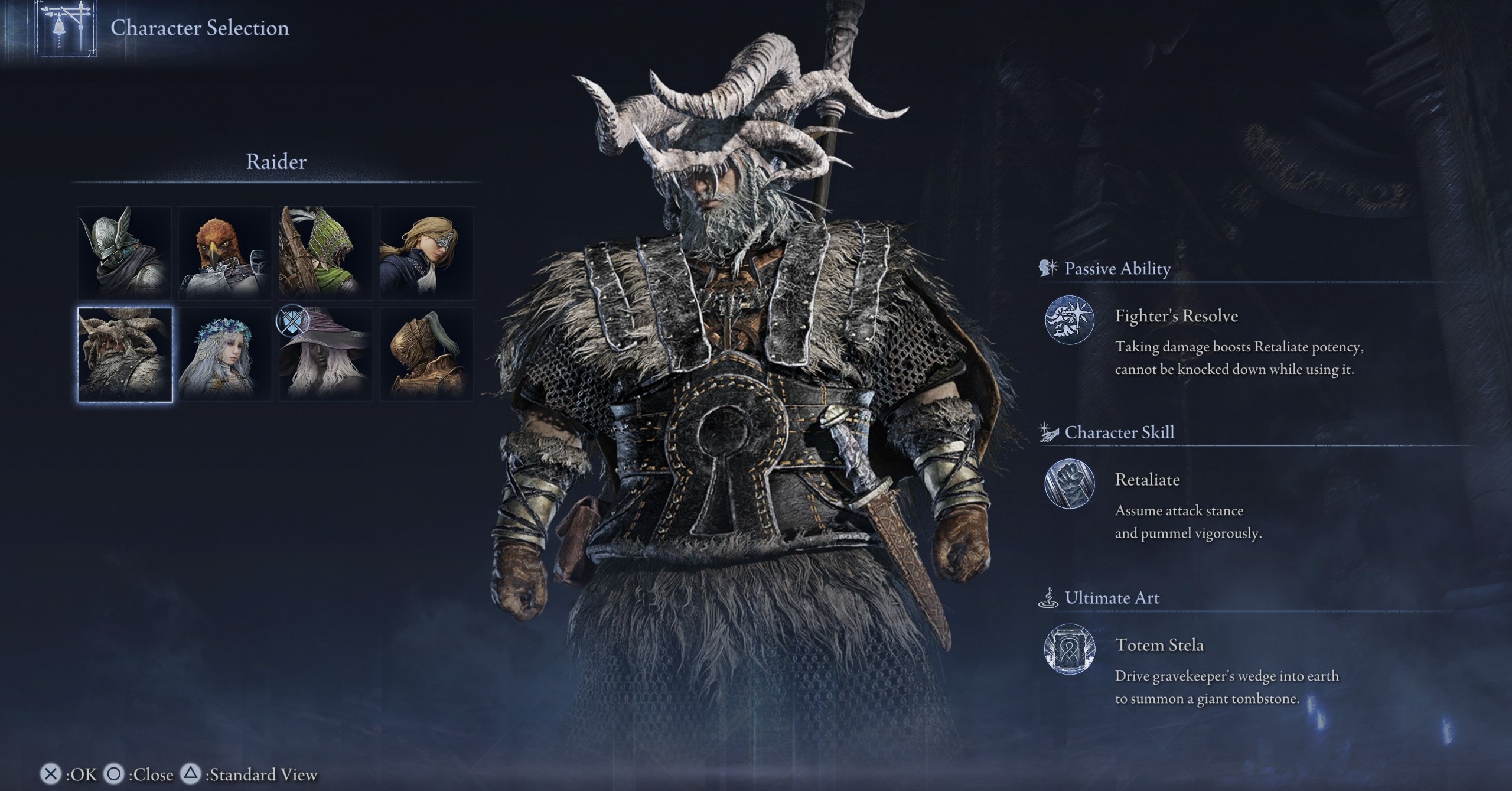The image size is (1512, 791).
Task: Pick the green-hooded archer portrait
Action: [x=325, y=253]
